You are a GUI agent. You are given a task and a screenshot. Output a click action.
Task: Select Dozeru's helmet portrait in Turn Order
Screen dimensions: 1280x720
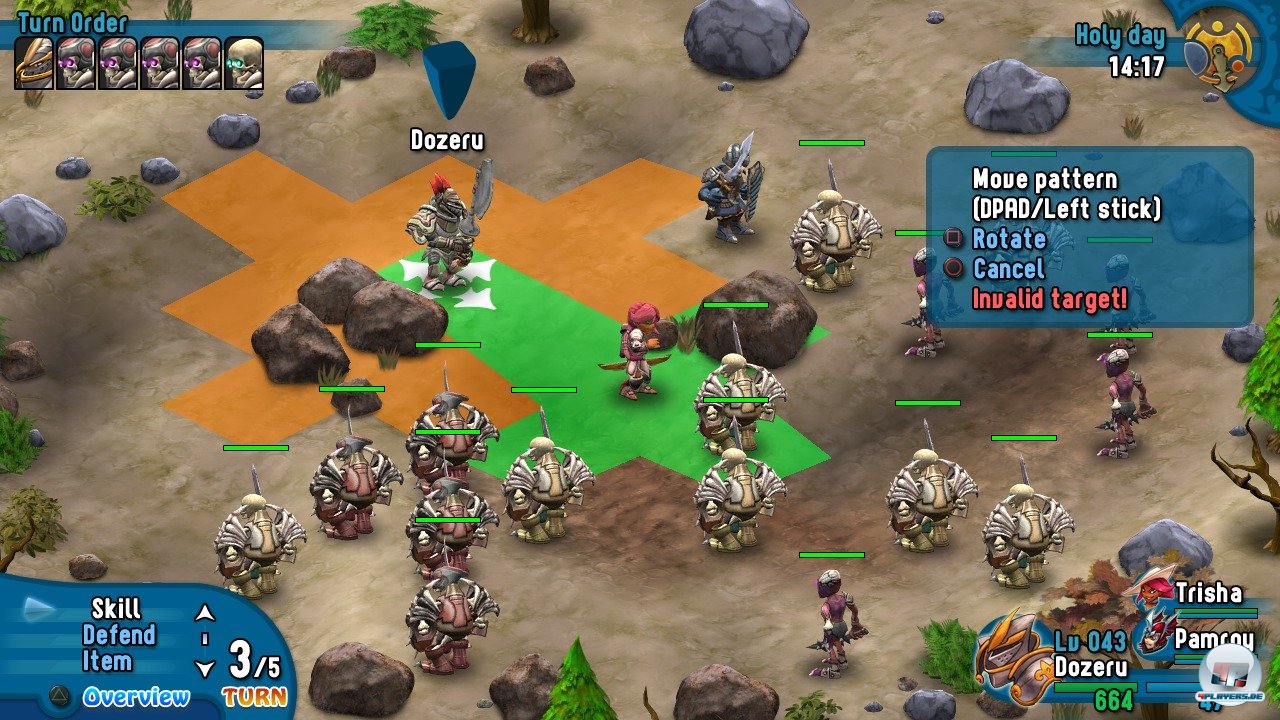(x=34, y=63)
